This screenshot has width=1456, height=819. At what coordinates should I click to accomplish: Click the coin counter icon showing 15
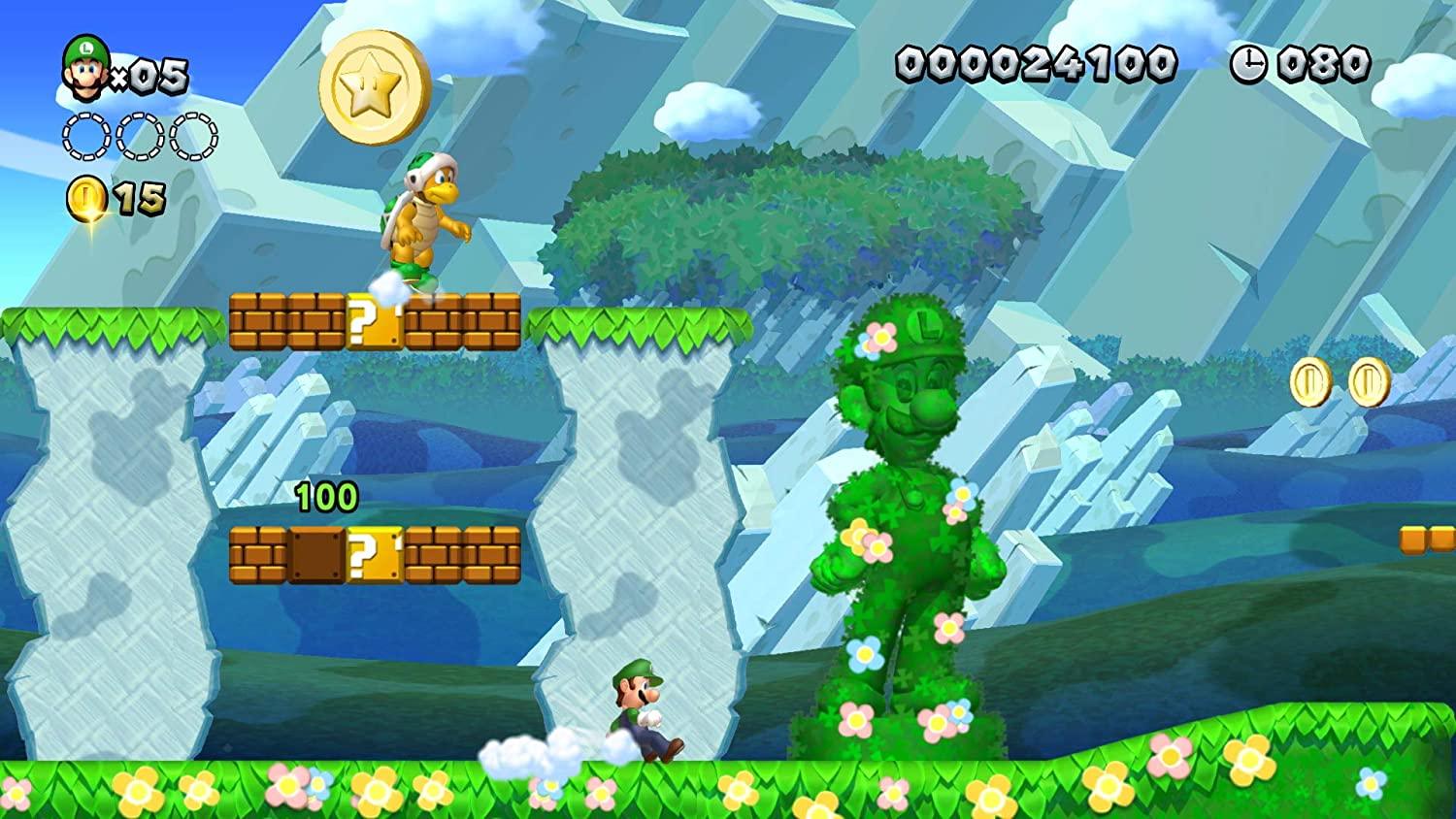85,194
